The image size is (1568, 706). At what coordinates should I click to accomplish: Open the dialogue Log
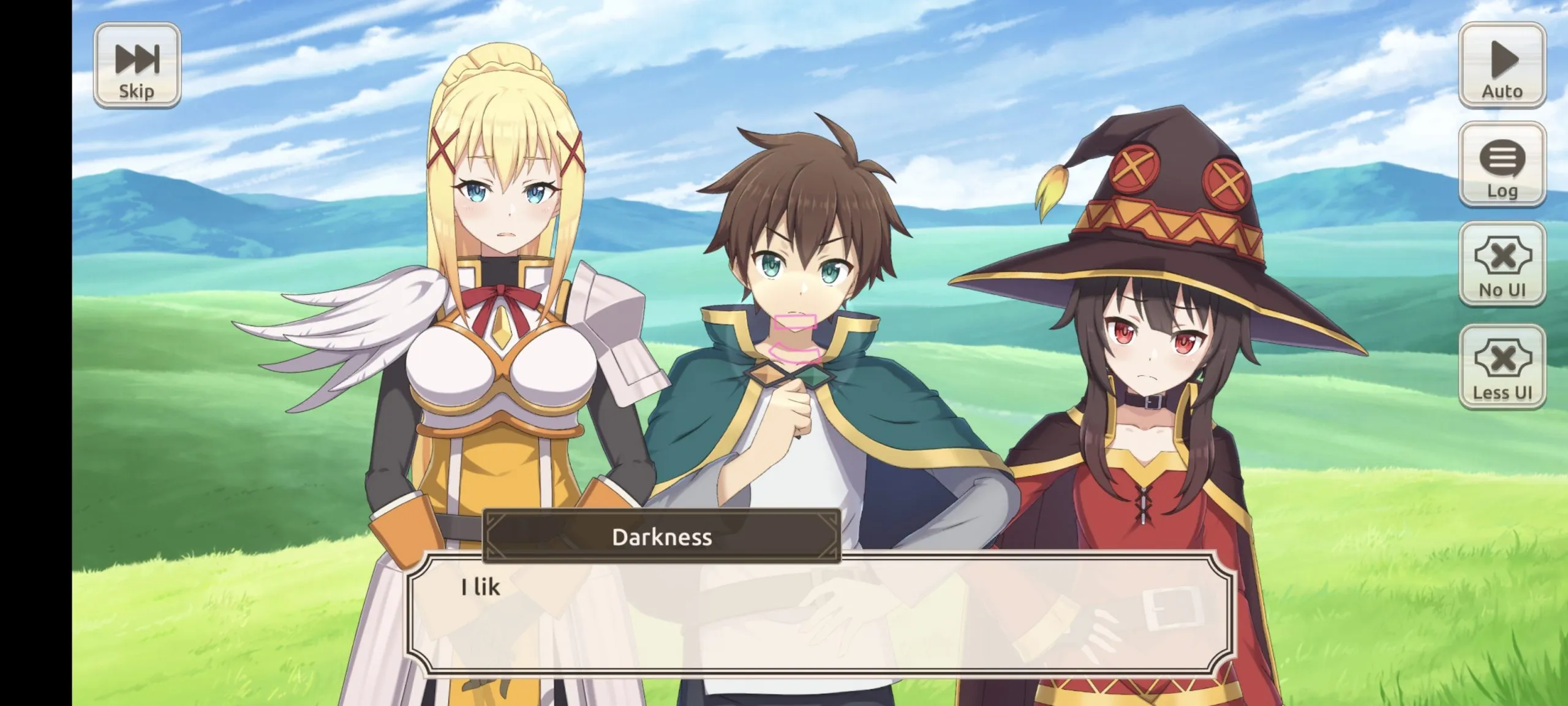(1502, 165)
